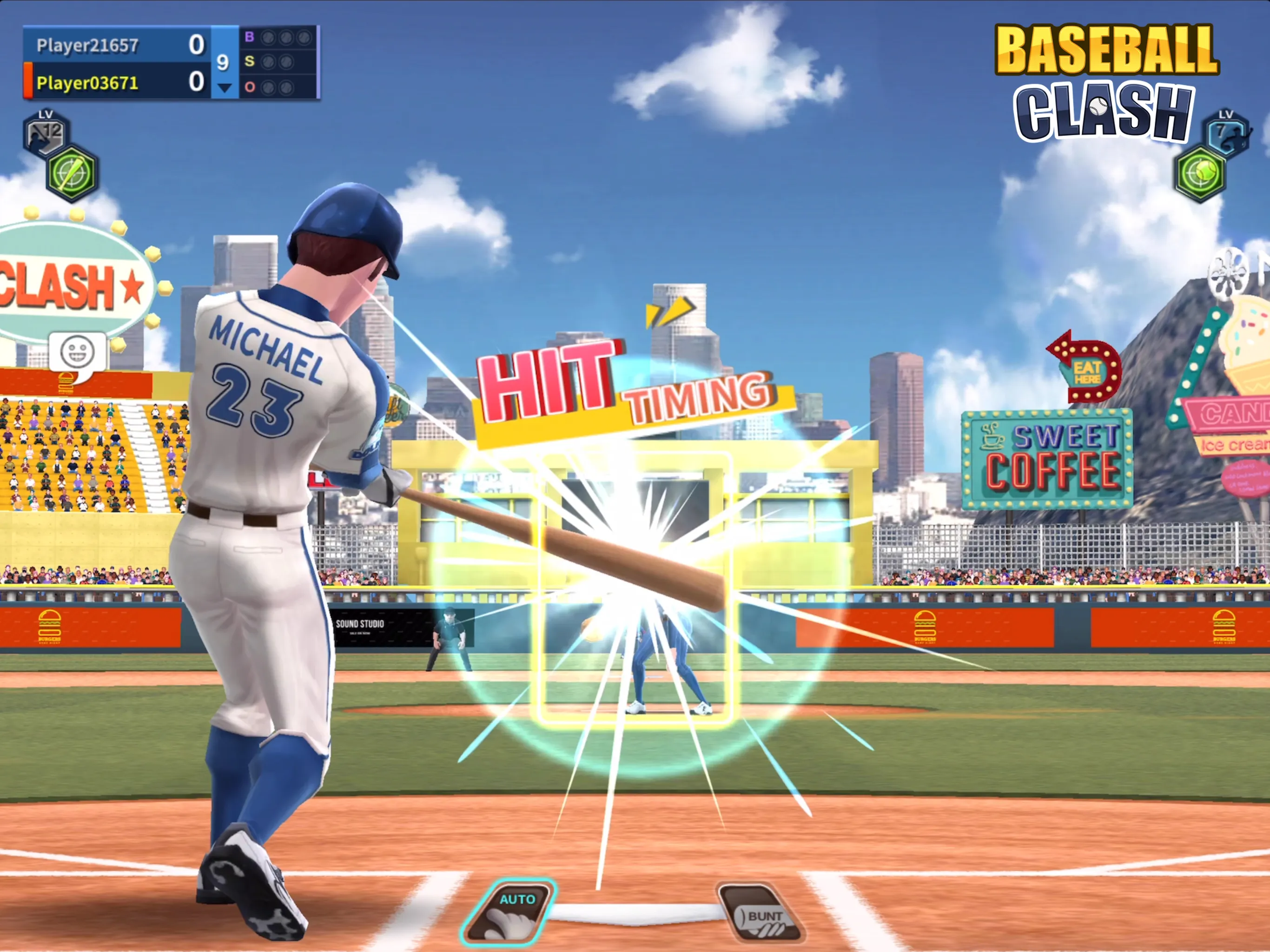Expand the inning dropdown arrow under the 9
Image resolution: width=1270 pixels, height=952 pixels.
[223, 88]
